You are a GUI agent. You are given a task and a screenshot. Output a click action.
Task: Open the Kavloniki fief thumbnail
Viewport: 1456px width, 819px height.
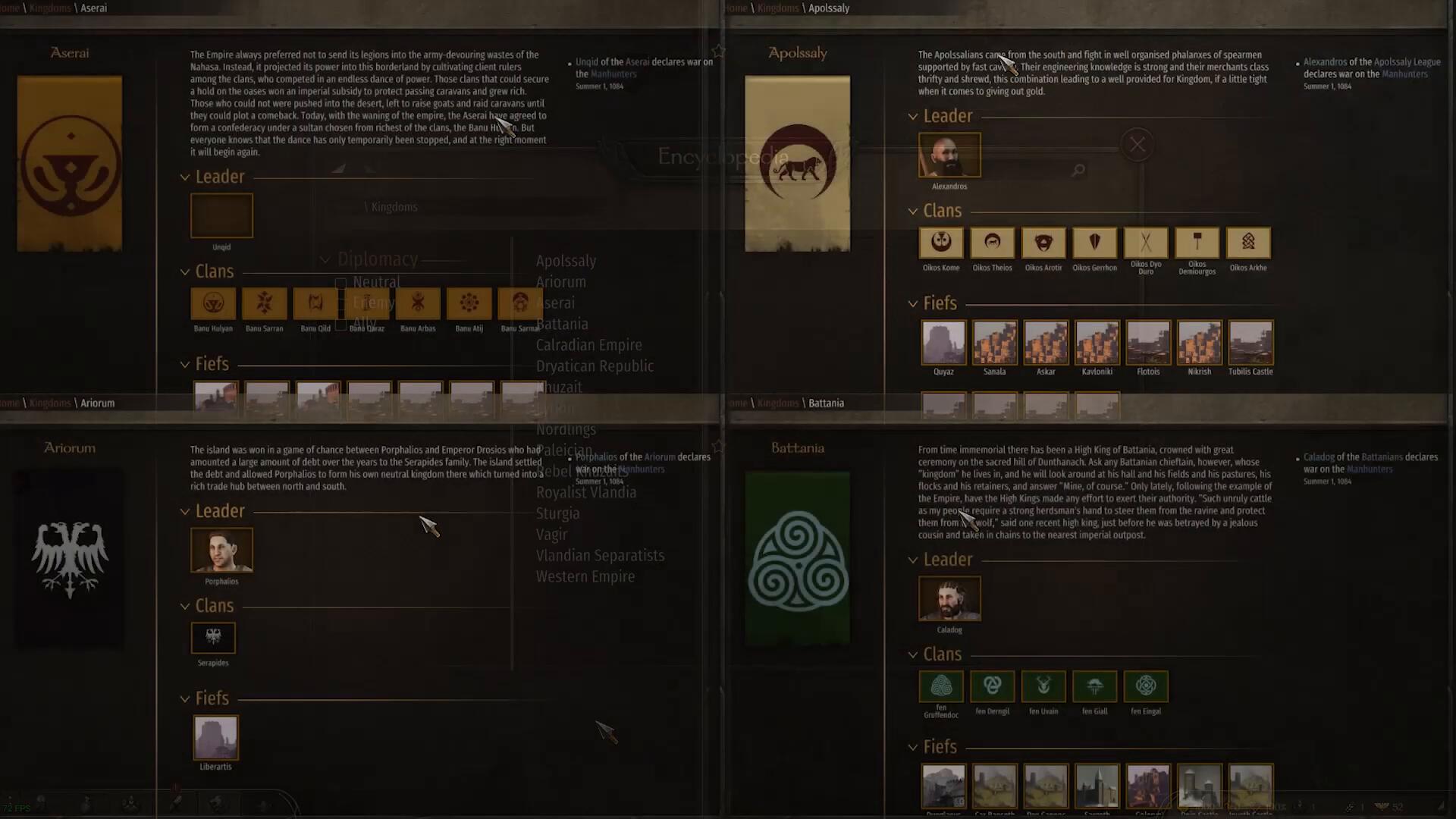1097,343
